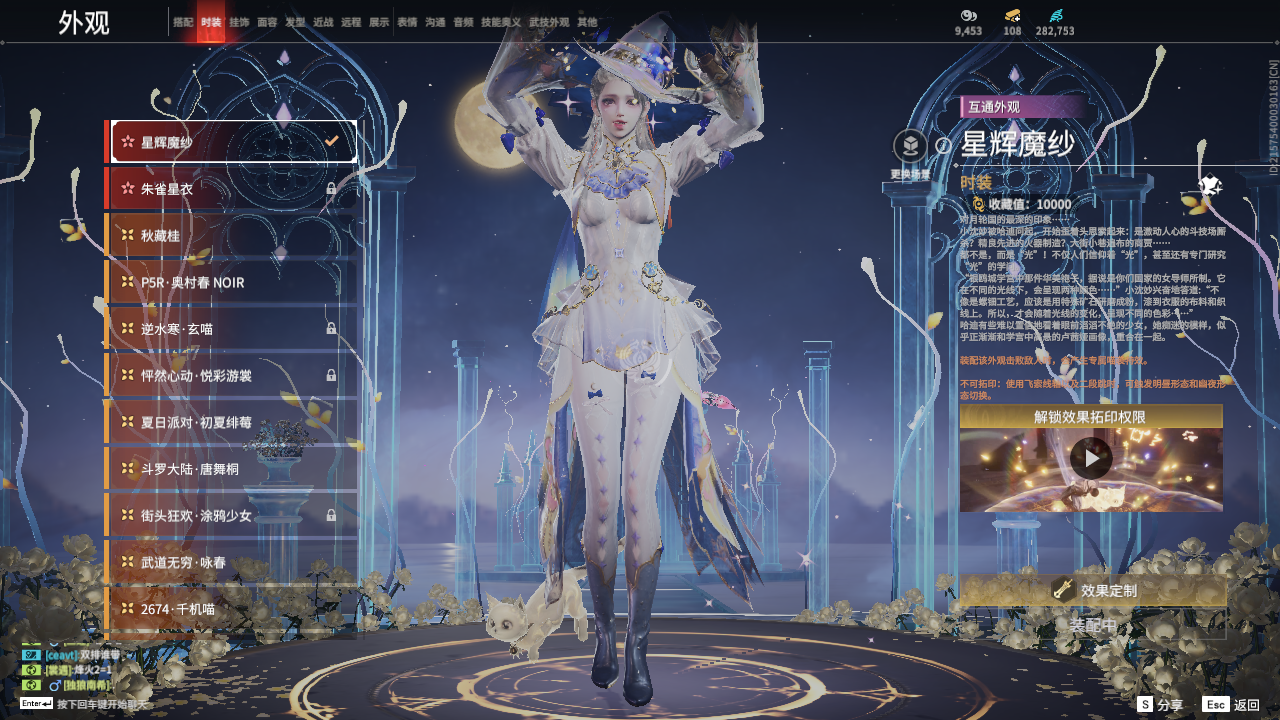Switch to the 技能奥义 tab

500,22
